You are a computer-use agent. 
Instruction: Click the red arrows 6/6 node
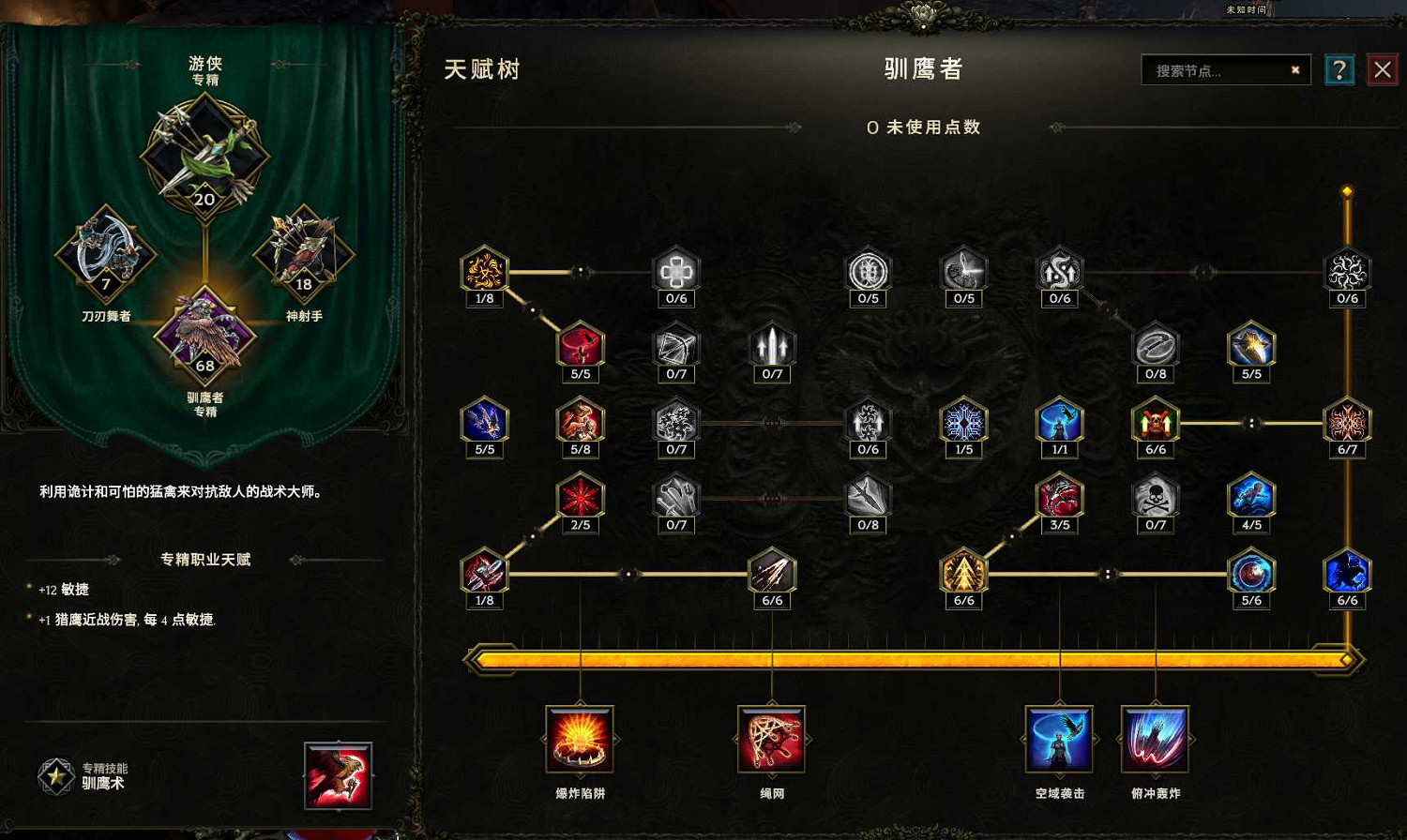(771, 575)
